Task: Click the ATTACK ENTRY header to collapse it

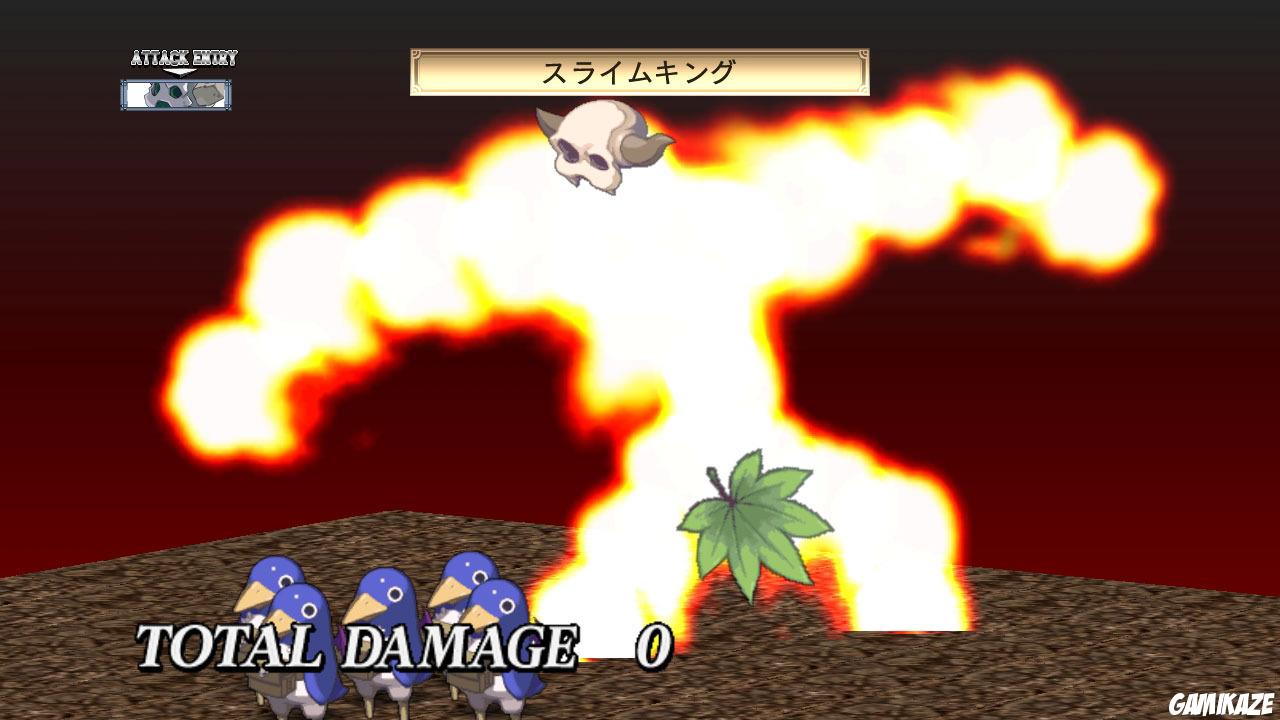Action: tap(182, 57)
